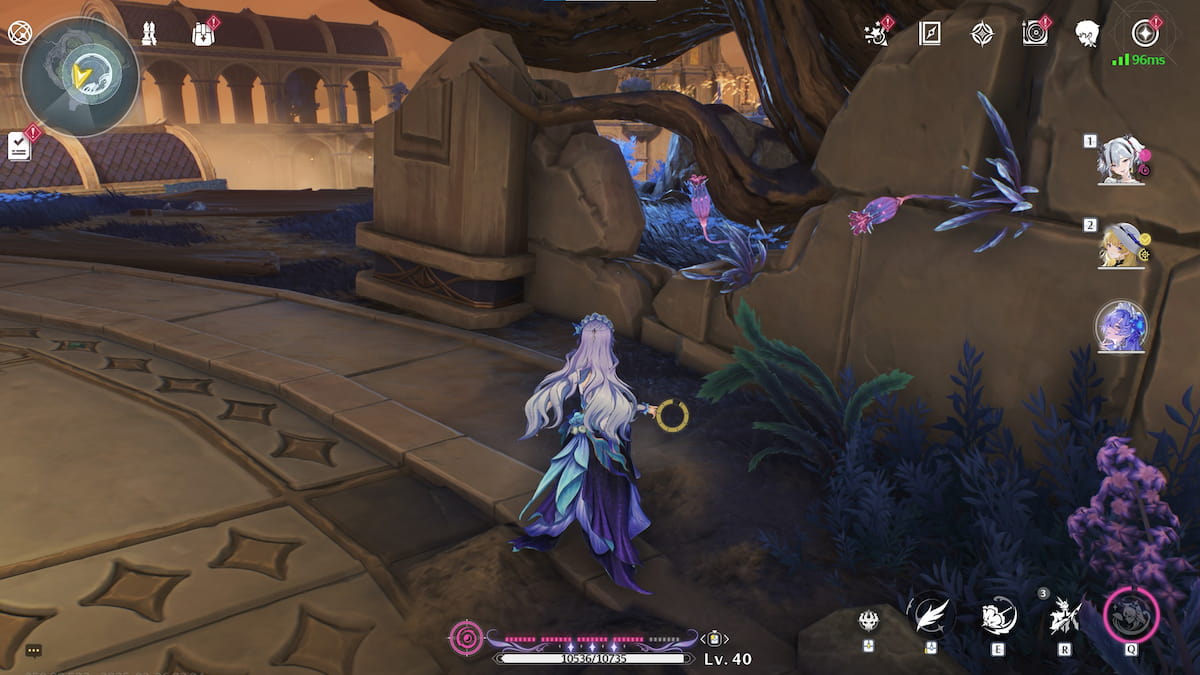The image size is (1200, 675).
Task: Open the record turntable icon
Action: click(x=1035, y=34)
